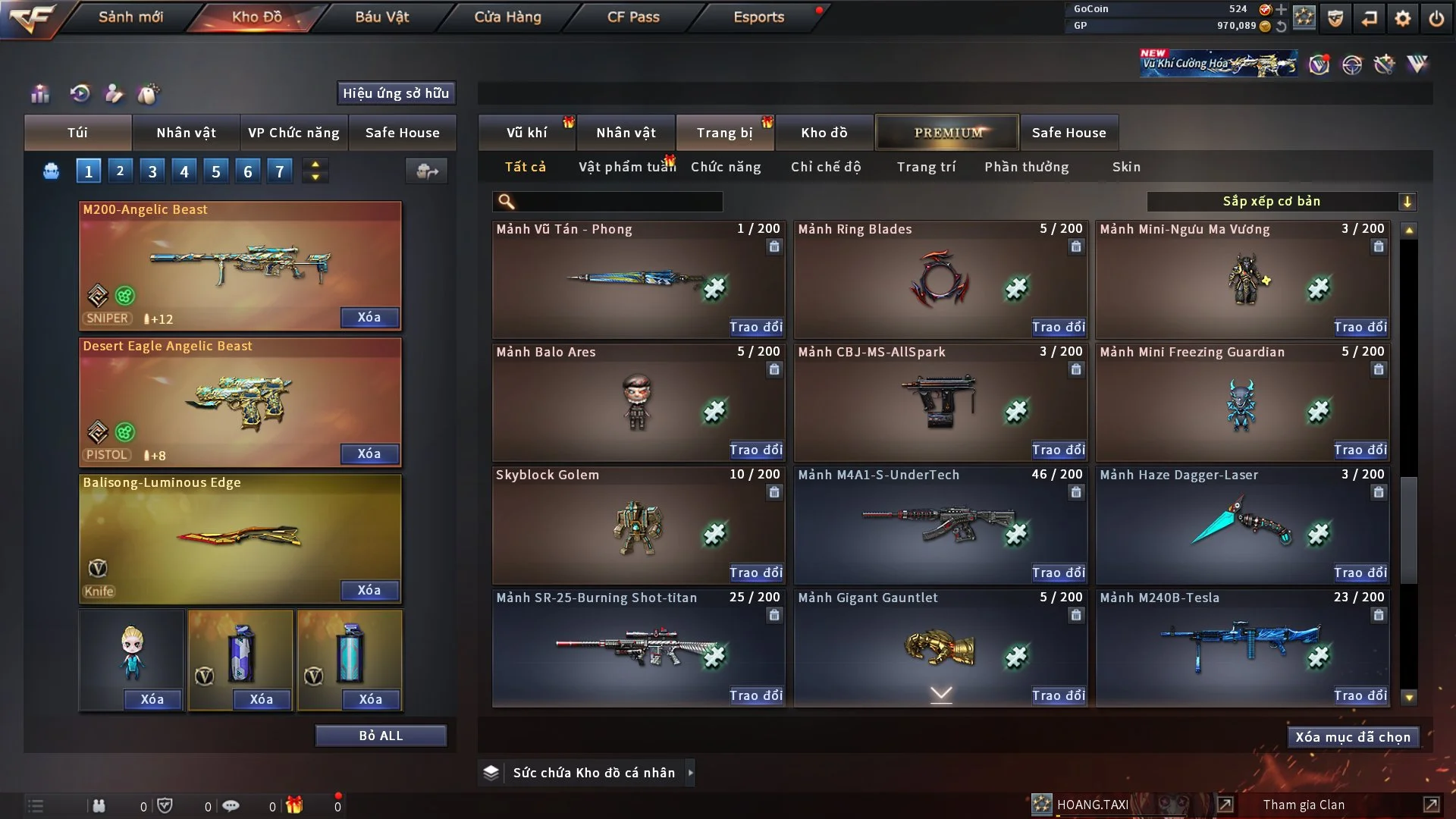
Task: Expand Sức chứa Kho đồ cá nhân
Action: pyautogui.click(x=690, y=773)
